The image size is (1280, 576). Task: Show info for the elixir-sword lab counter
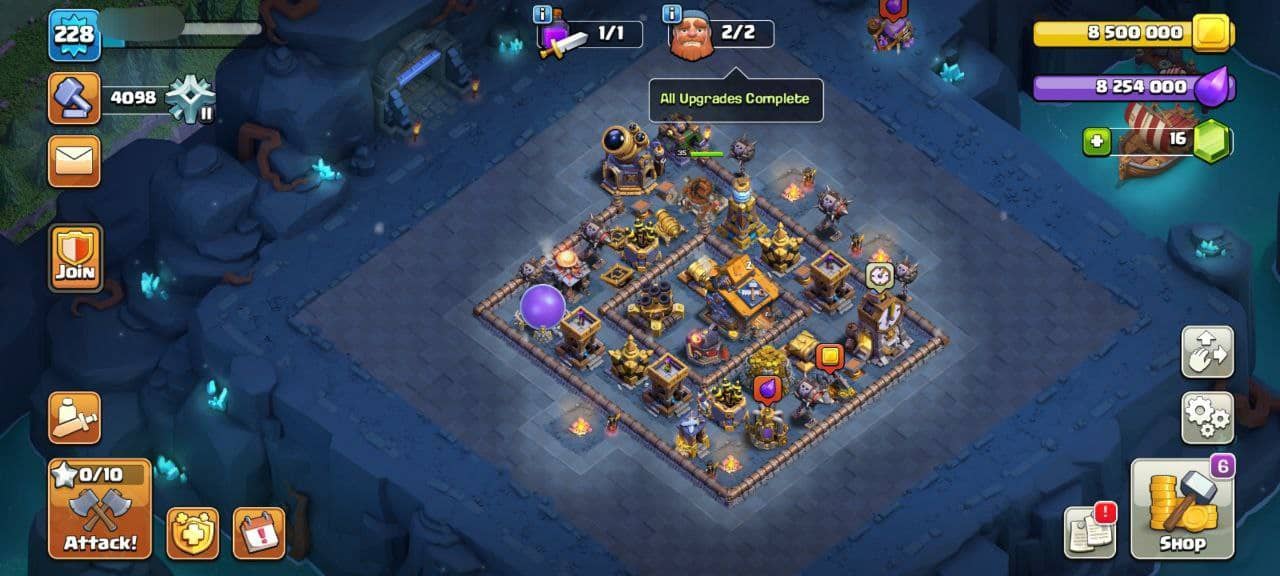tap(543, 14)
